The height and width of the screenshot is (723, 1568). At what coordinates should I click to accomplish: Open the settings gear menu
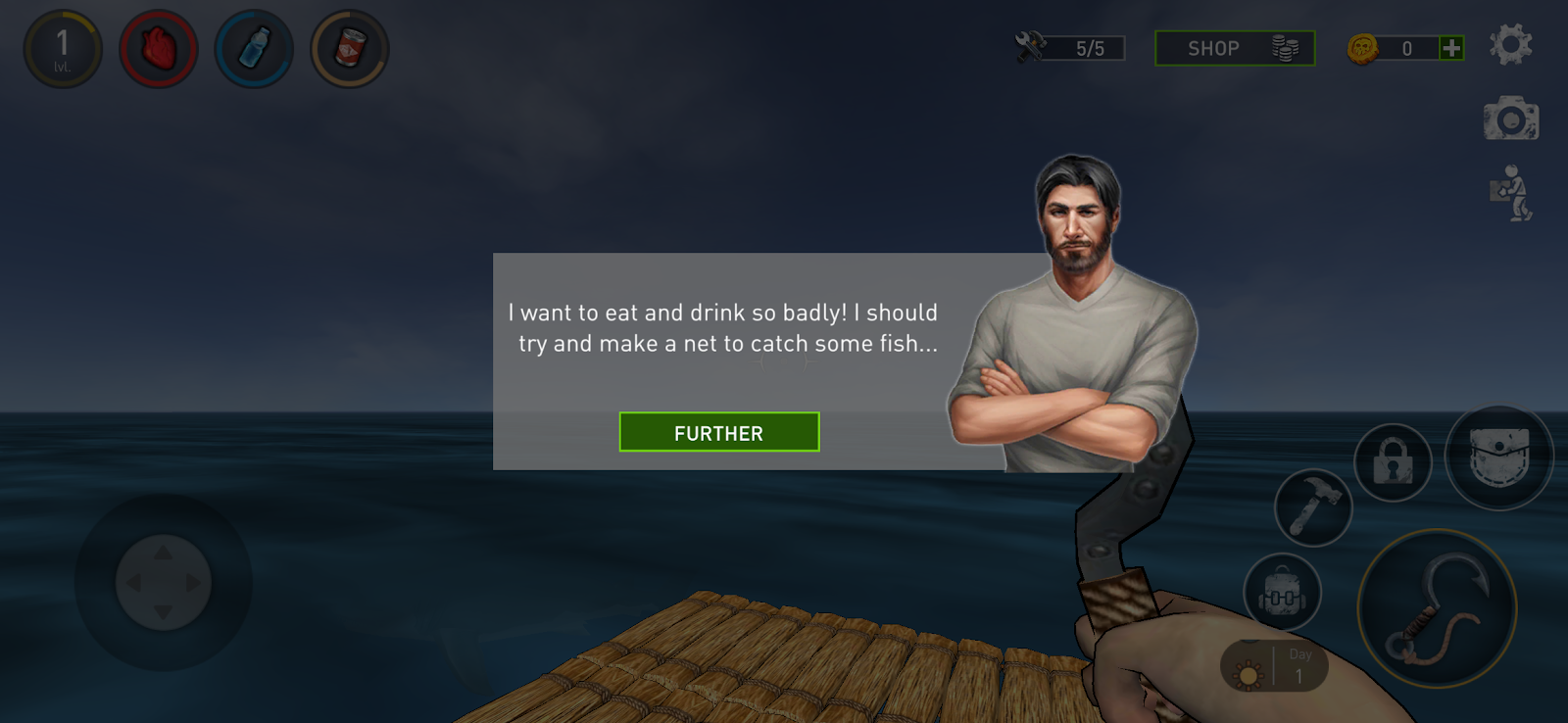point(1512,45)
